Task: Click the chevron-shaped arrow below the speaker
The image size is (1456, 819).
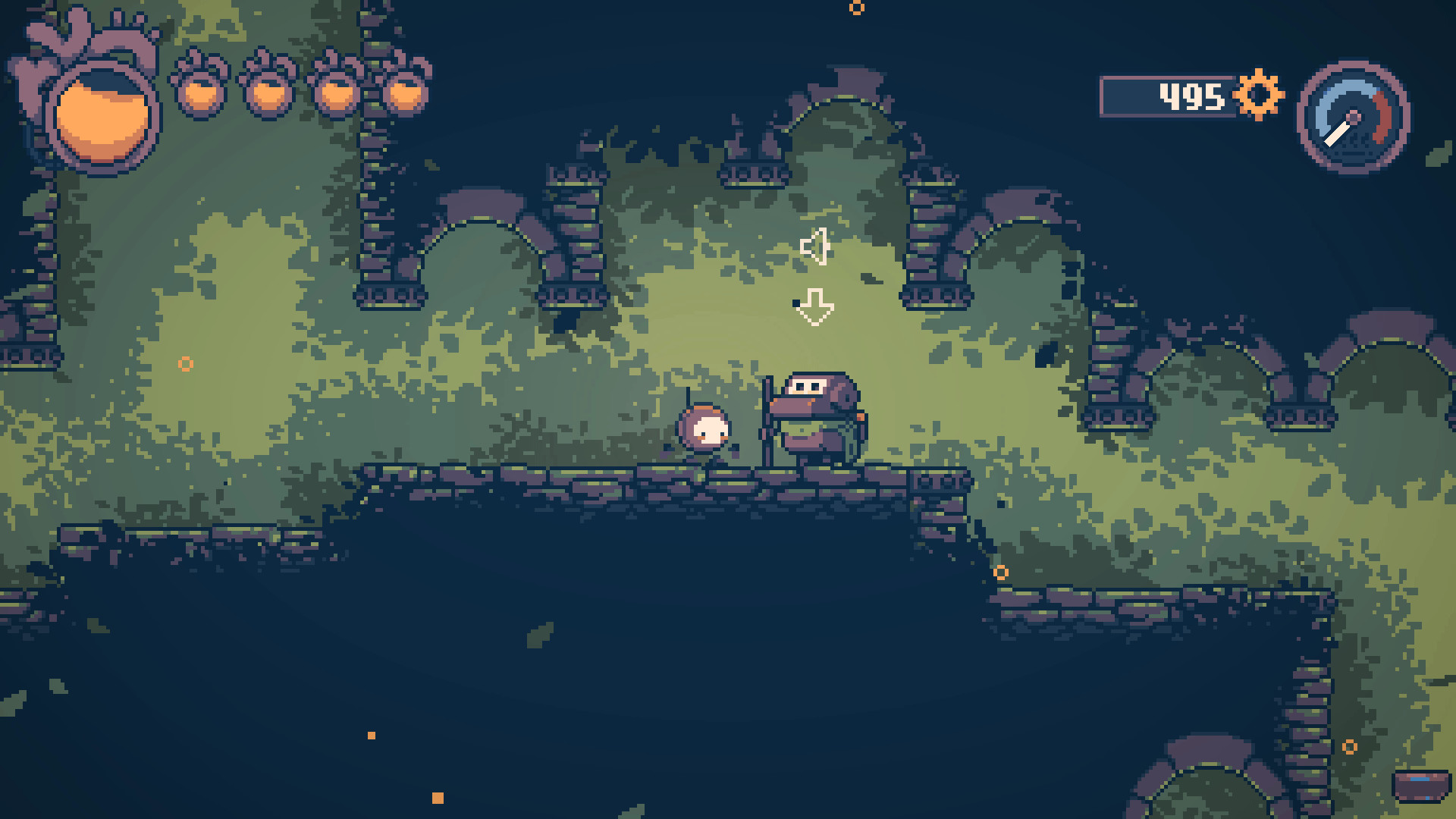Action: tap(817, 306)
